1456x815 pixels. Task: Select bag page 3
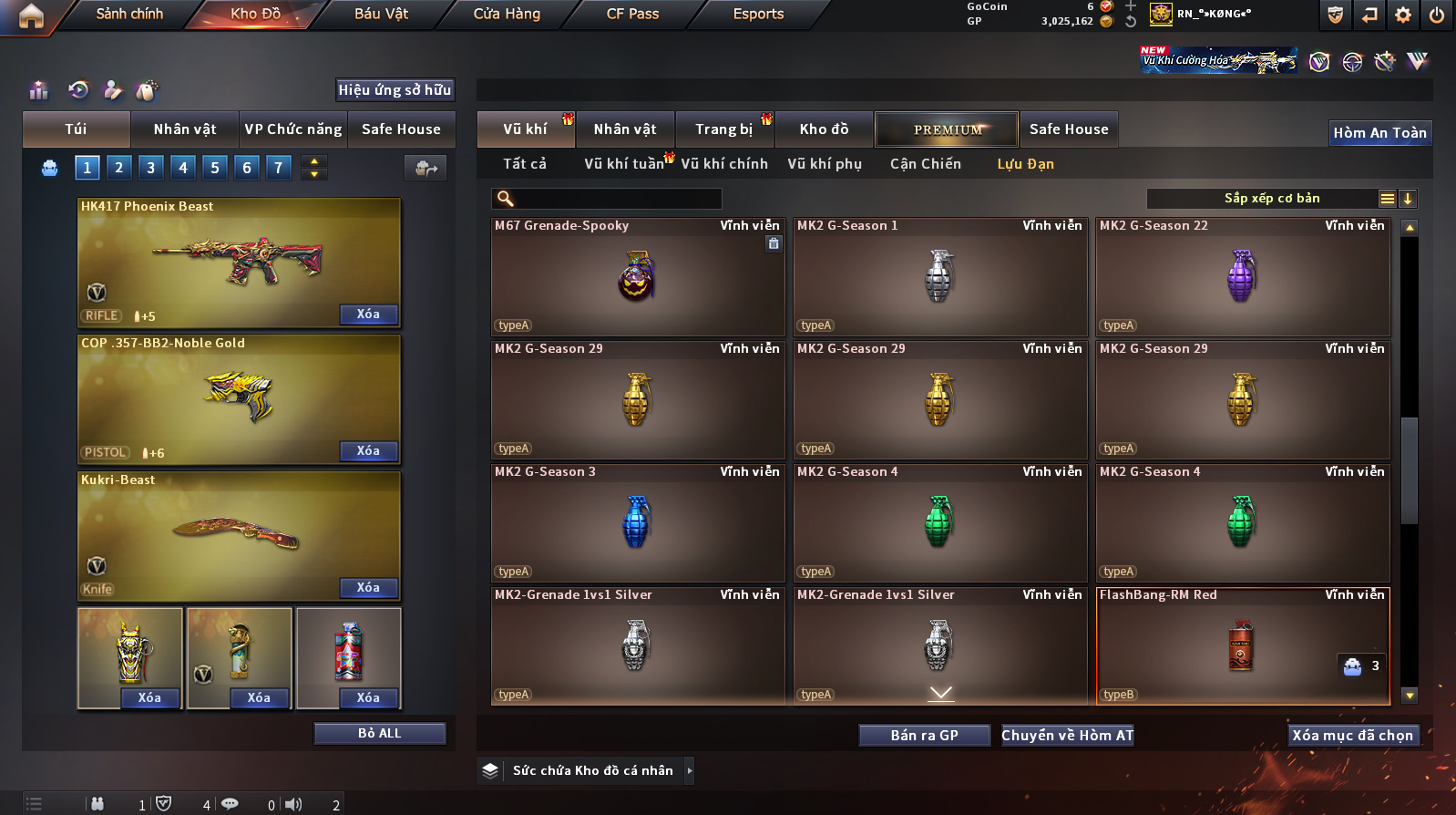coord(150,168)
